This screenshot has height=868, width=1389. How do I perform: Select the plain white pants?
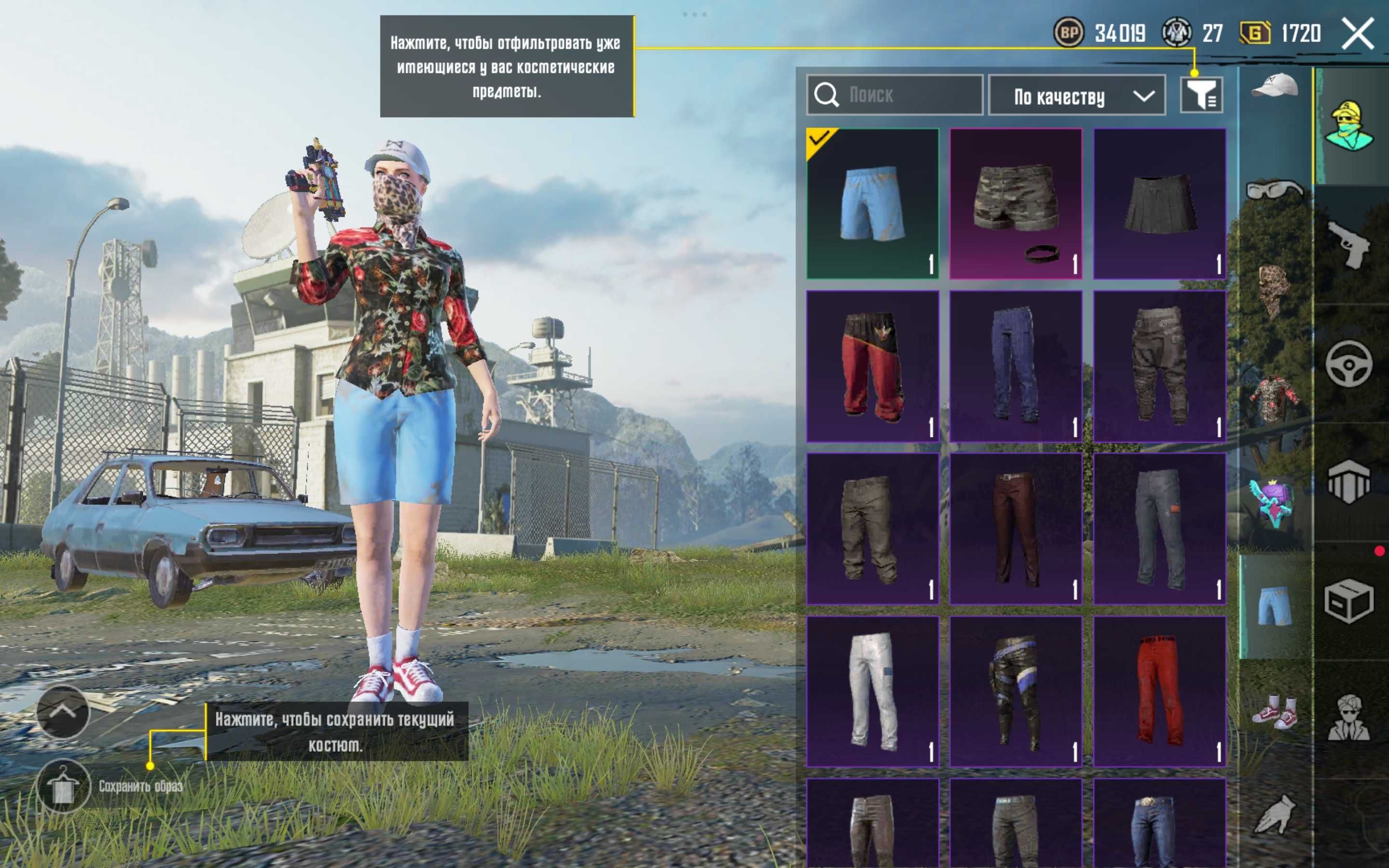click(872, 691)
